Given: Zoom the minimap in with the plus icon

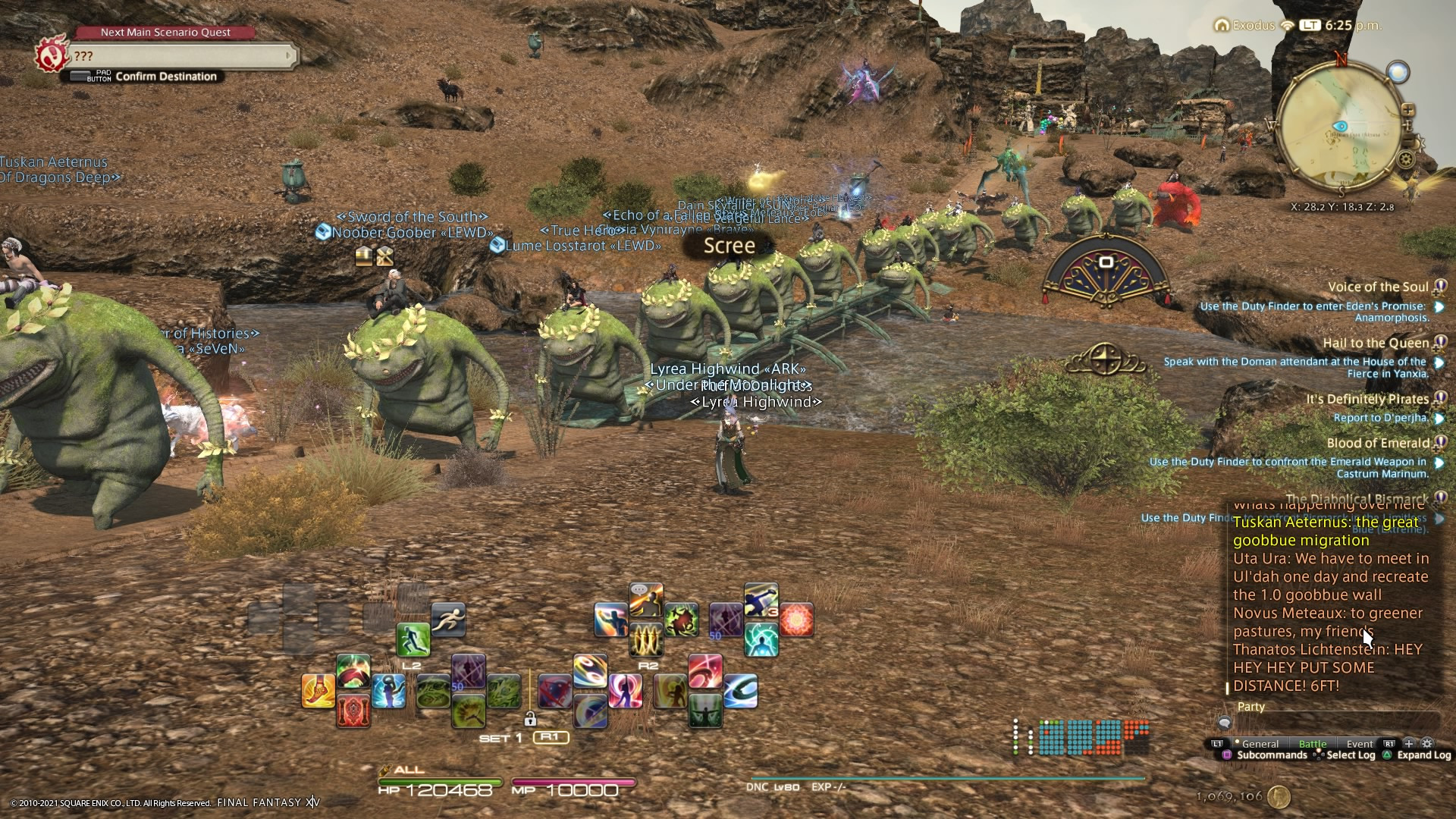Looking at the screenshot, I should pyautogui.click(x=1408, y=110).
